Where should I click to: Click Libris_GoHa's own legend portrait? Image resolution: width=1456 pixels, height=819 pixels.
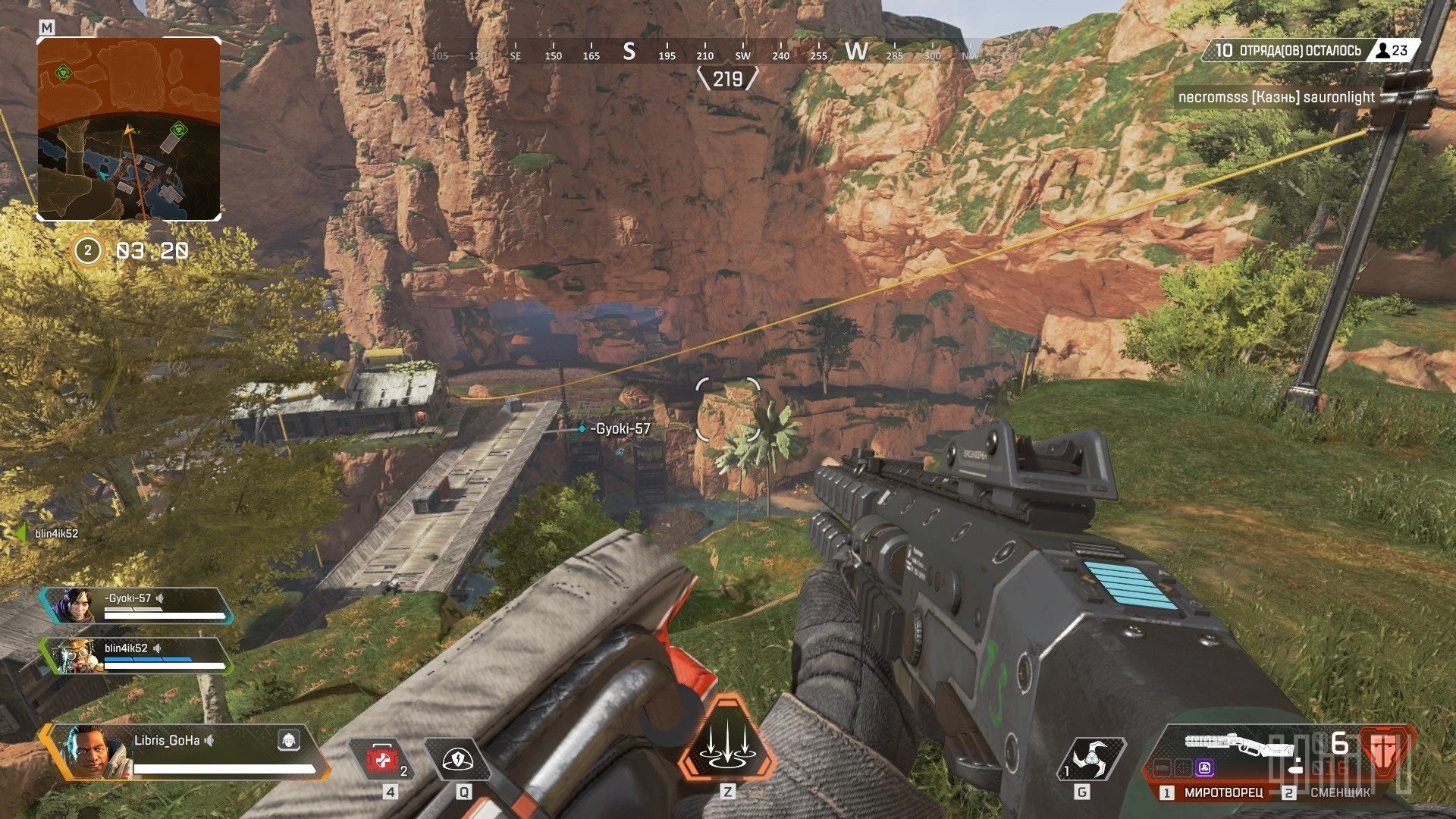93,751
